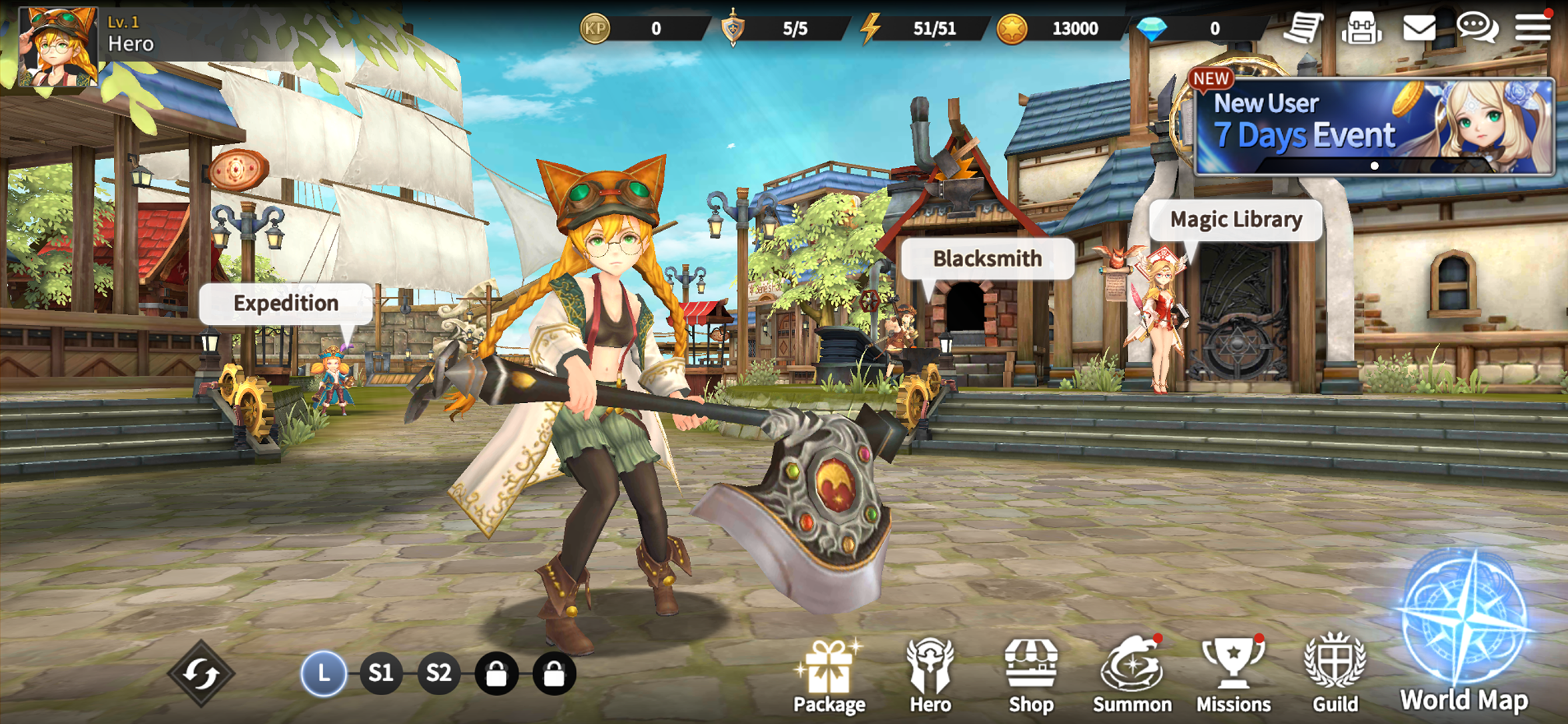Open the mail envelope icon
The image size is (1568, 724).
point(1419,28)
